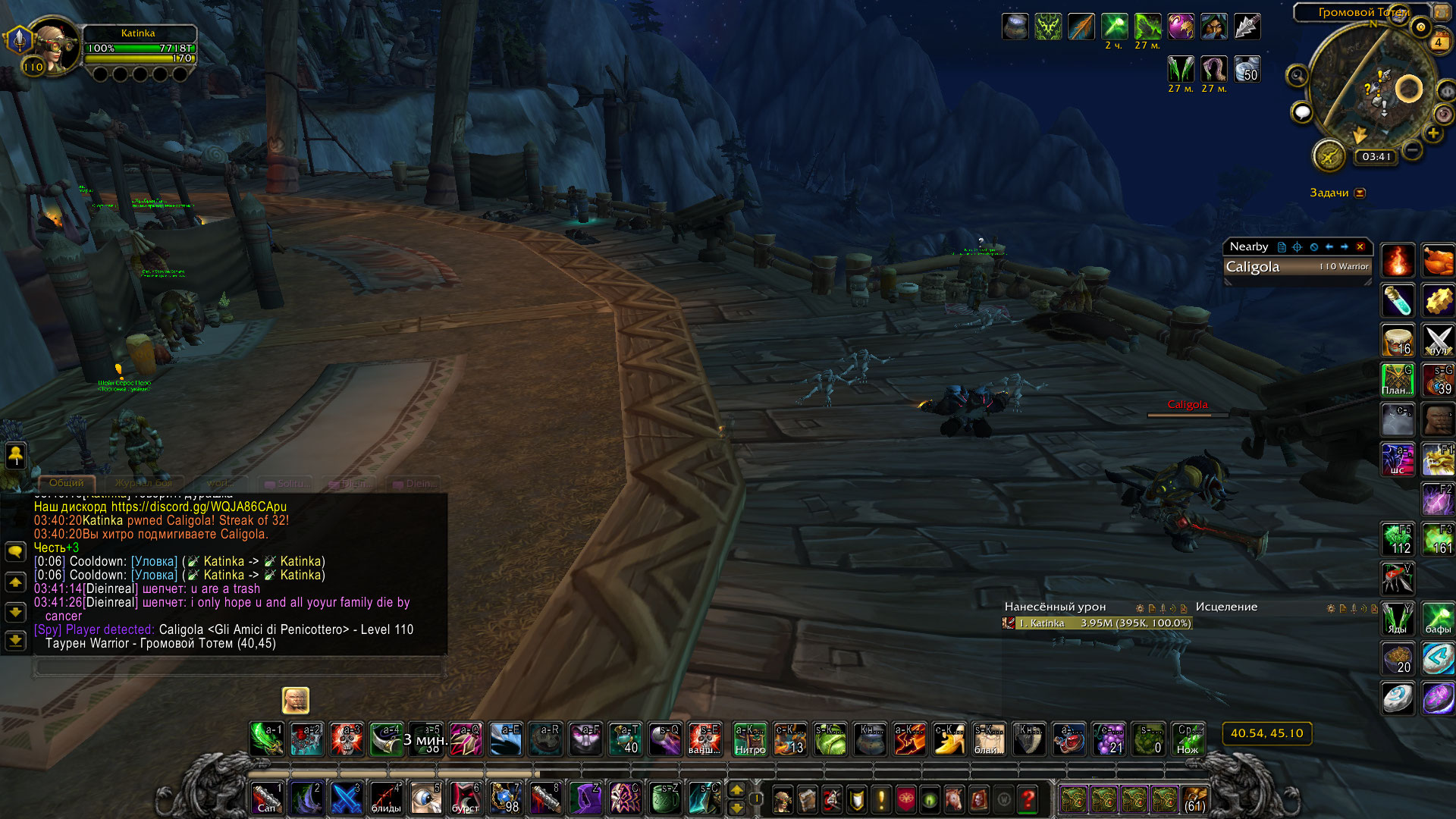Click the Katinka row in the damage meter
Image resolution: width=1456 pixels, height=819 pixels.
tap(1097, 623)
